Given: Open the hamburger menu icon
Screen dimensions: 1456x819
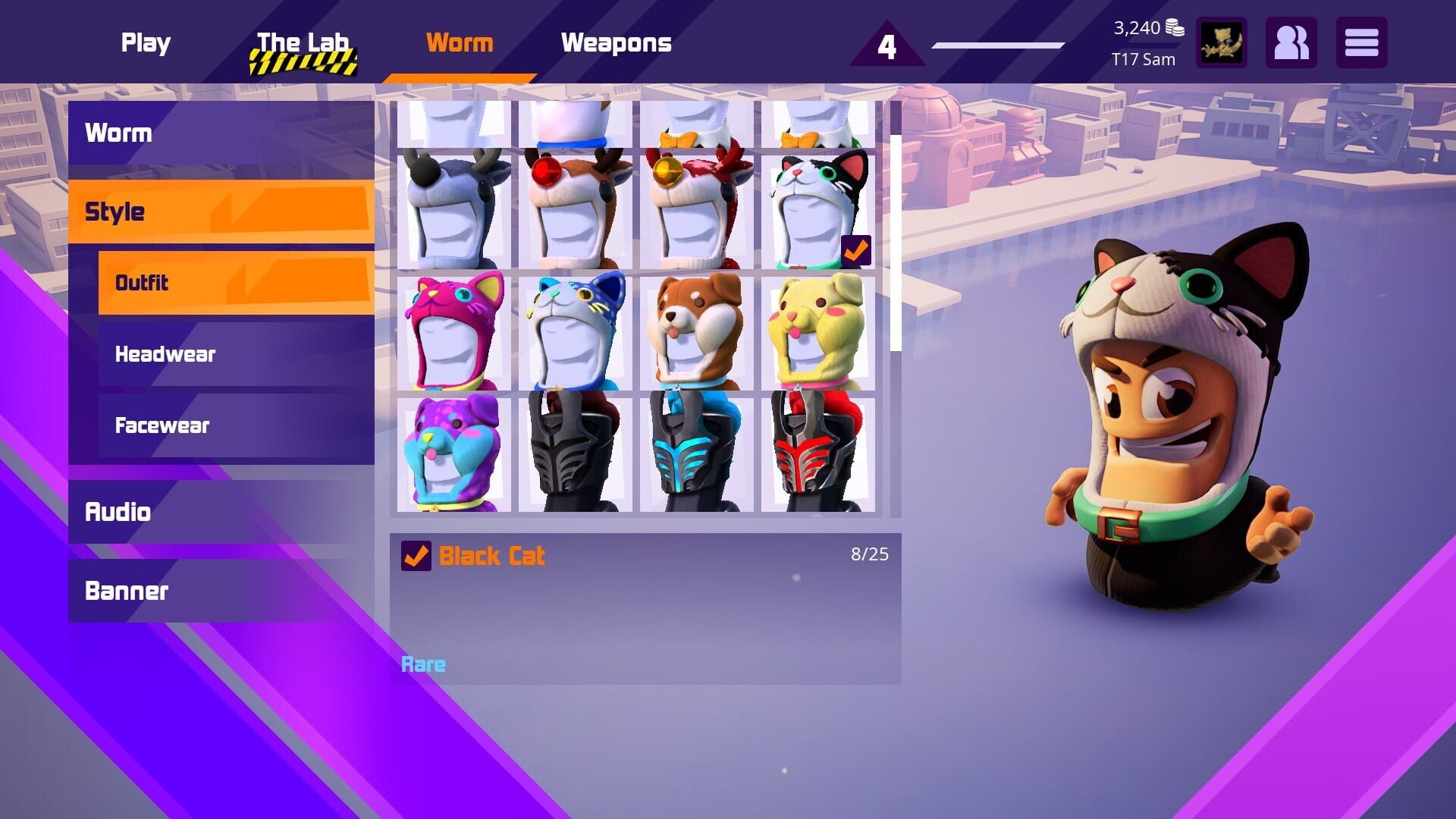Looking at the screenshot, I should [1361, 43].
